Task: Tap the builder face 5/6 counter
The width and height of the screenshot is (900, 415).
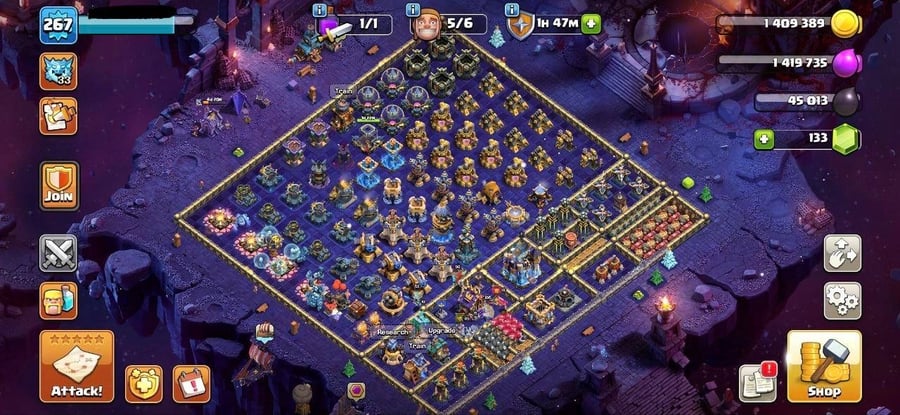Action: tap(448, 24)
